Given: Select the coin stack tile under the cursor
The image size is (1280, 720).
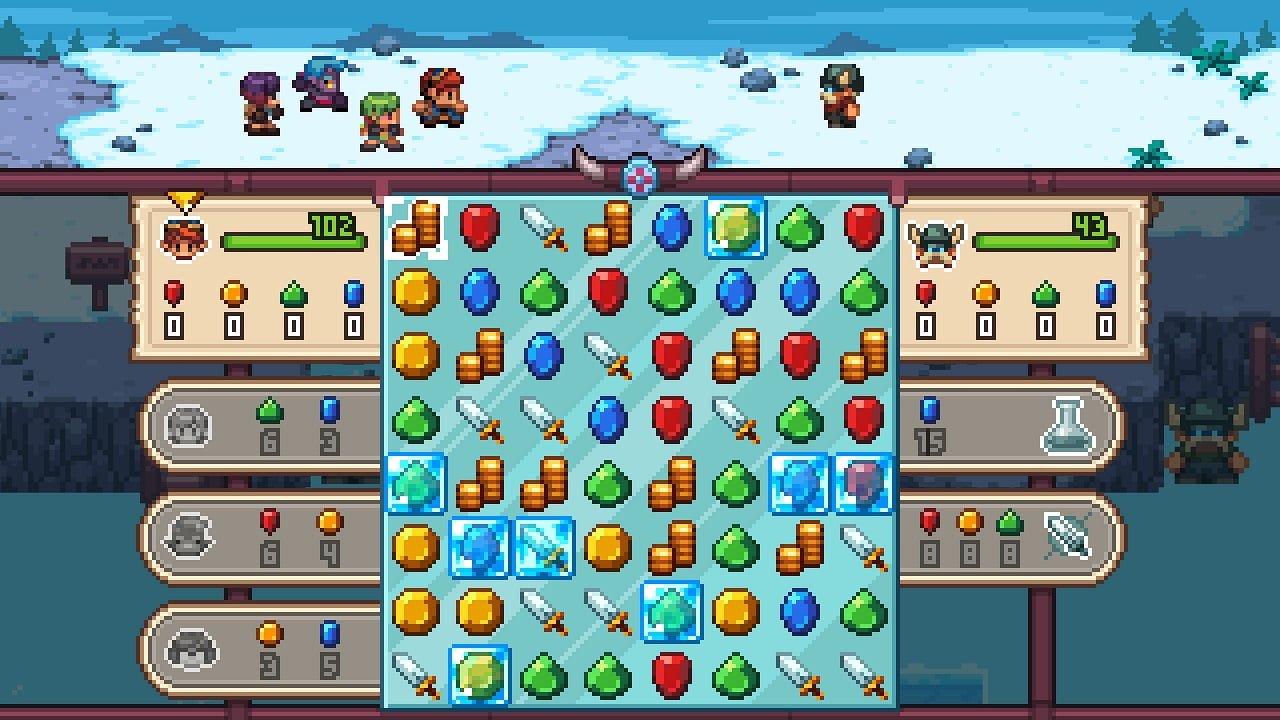Looking at the screenshot, I should coord(416,228).
